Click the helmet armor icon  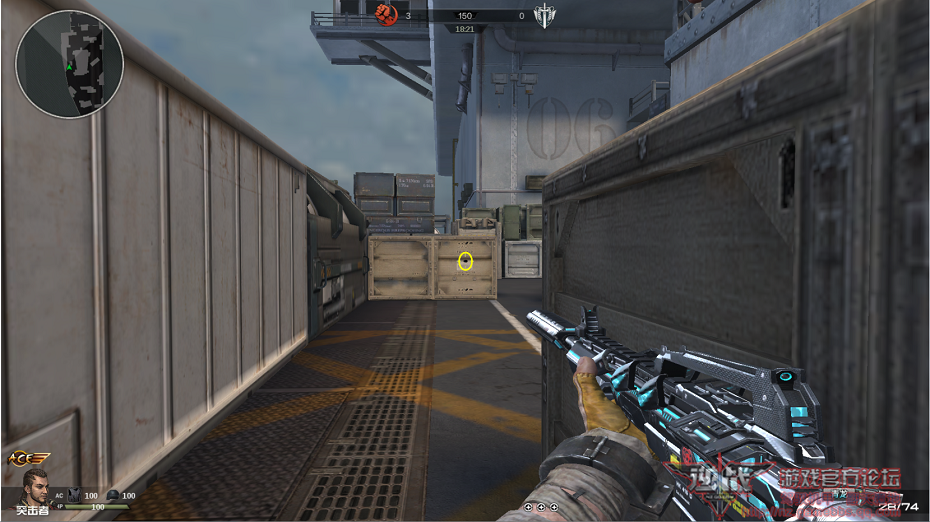(113, 495)
